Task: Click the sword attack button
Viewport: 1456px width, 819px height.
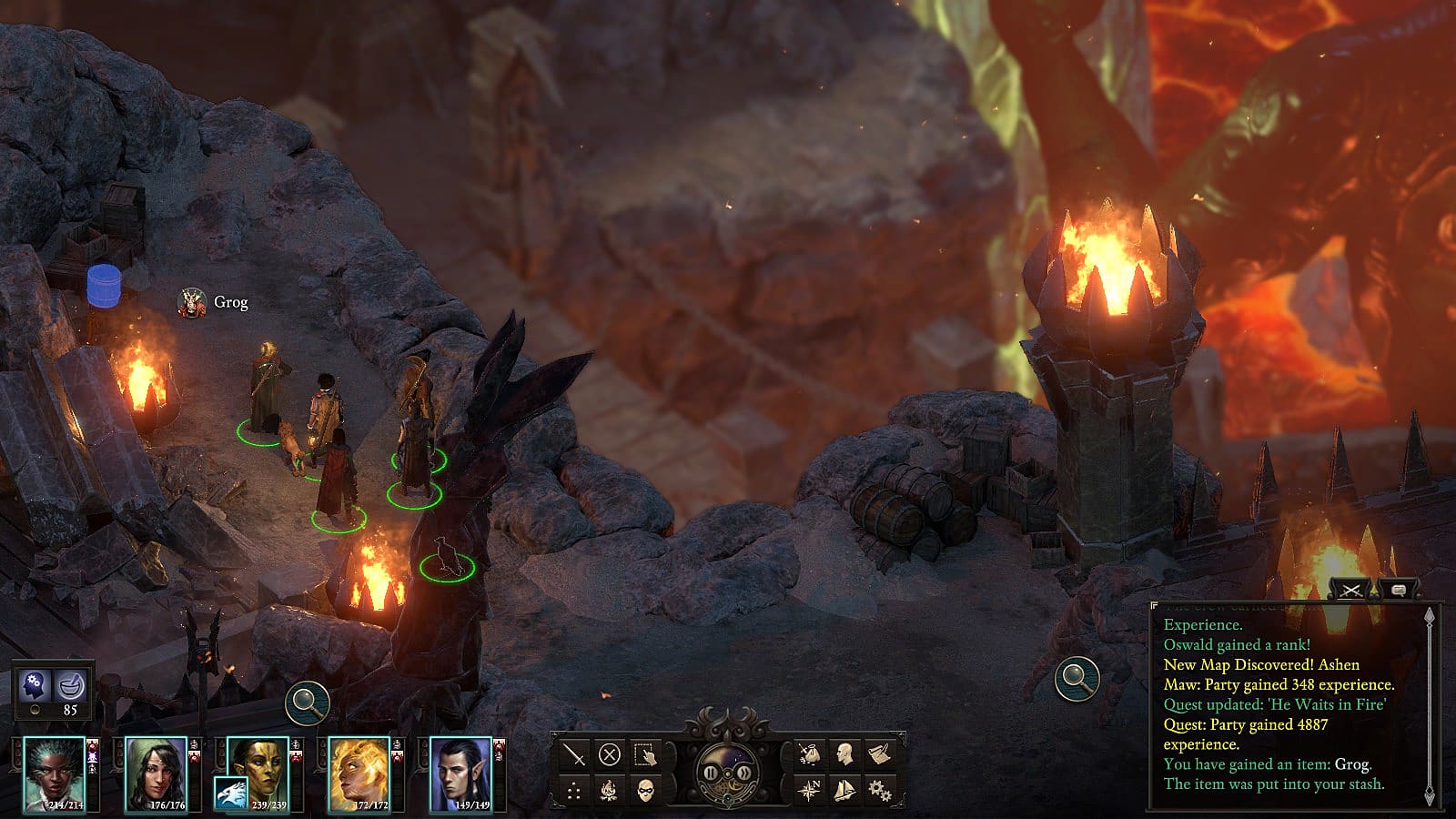Action: (x=574, y=754)
